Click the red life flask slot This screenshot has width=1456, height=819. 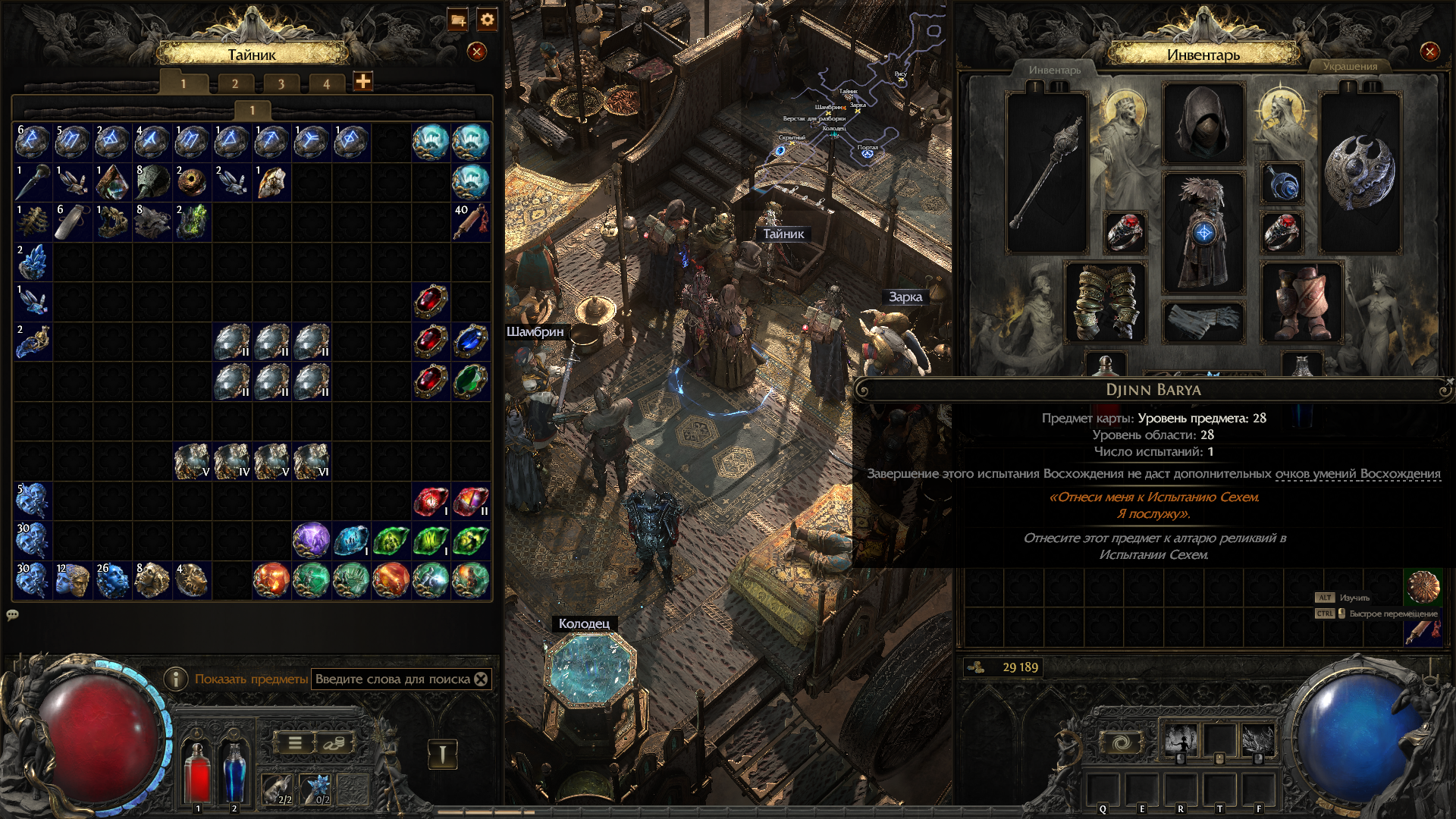(198, 770)
